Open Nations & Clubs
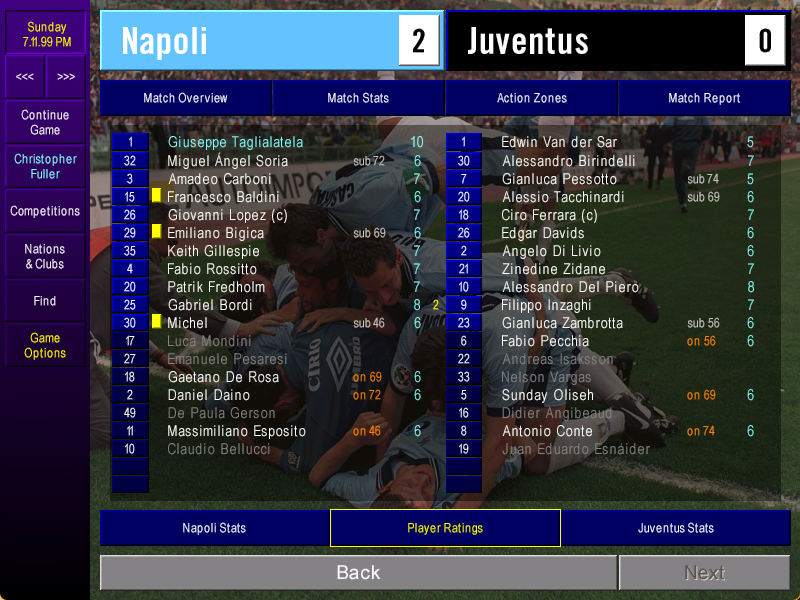 (x=45, y=256)
